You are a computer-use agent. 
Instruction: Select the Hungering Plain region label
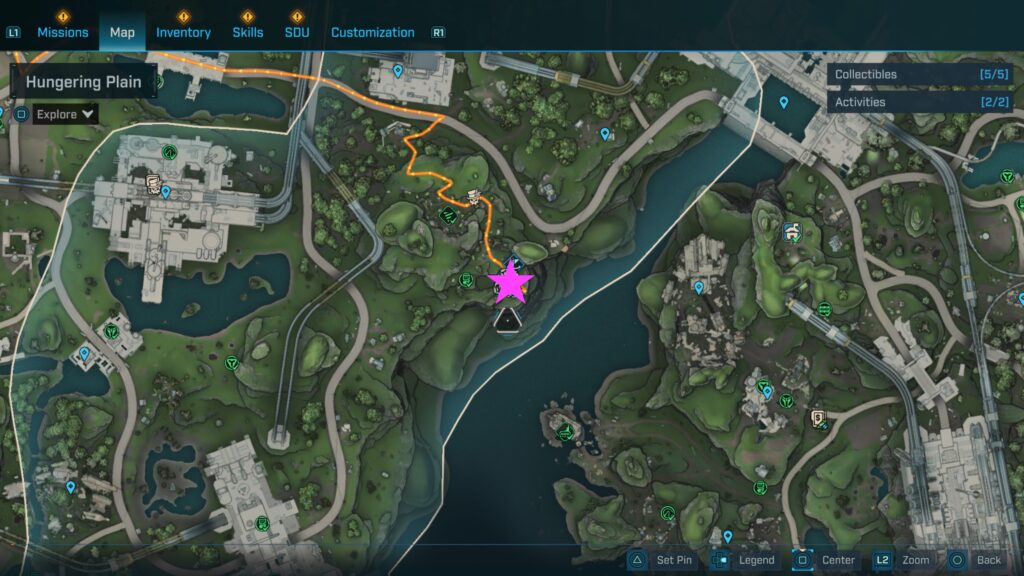84,82
